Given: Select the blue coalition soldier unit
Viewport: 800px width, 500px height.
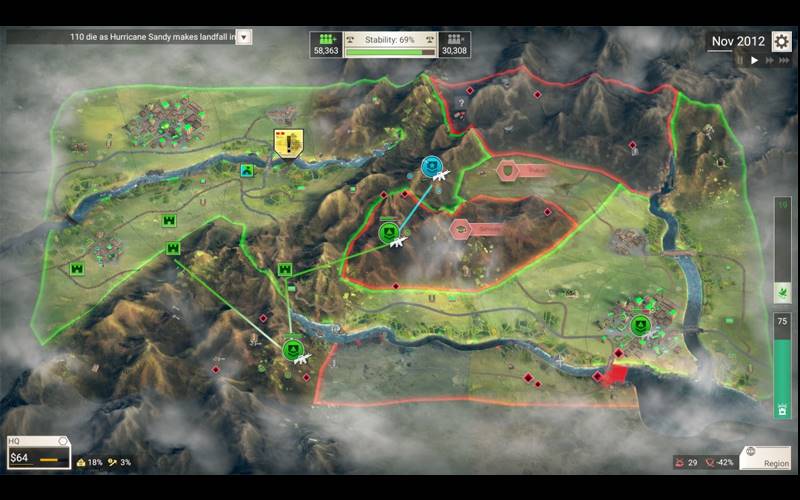Looking at the screenshot, I should point(432,167).
